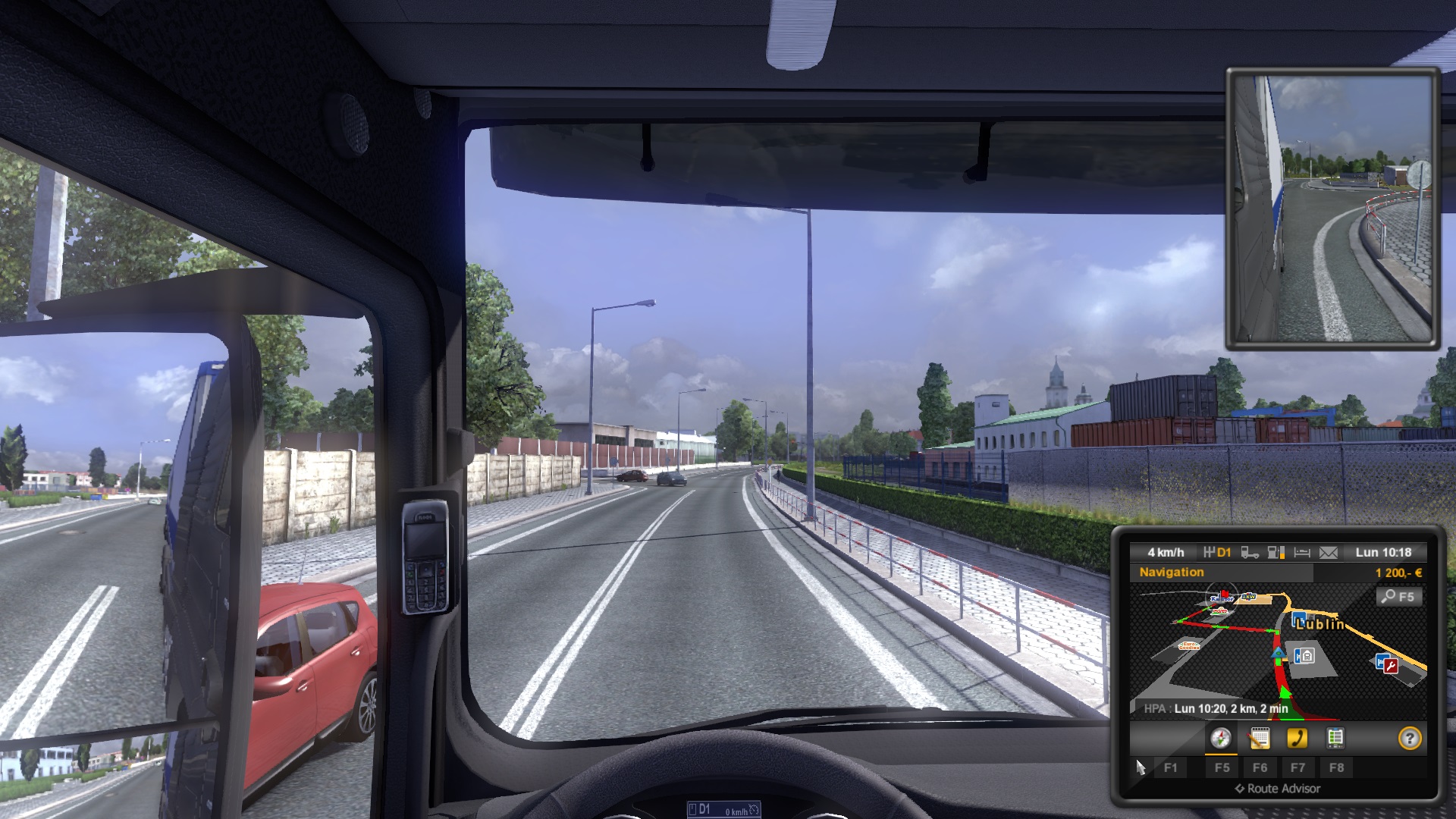Image resolution: width=1456 pixels, height=819 pixels.
Task: Click the truck damage status icon
Action: coord(1250,553)
